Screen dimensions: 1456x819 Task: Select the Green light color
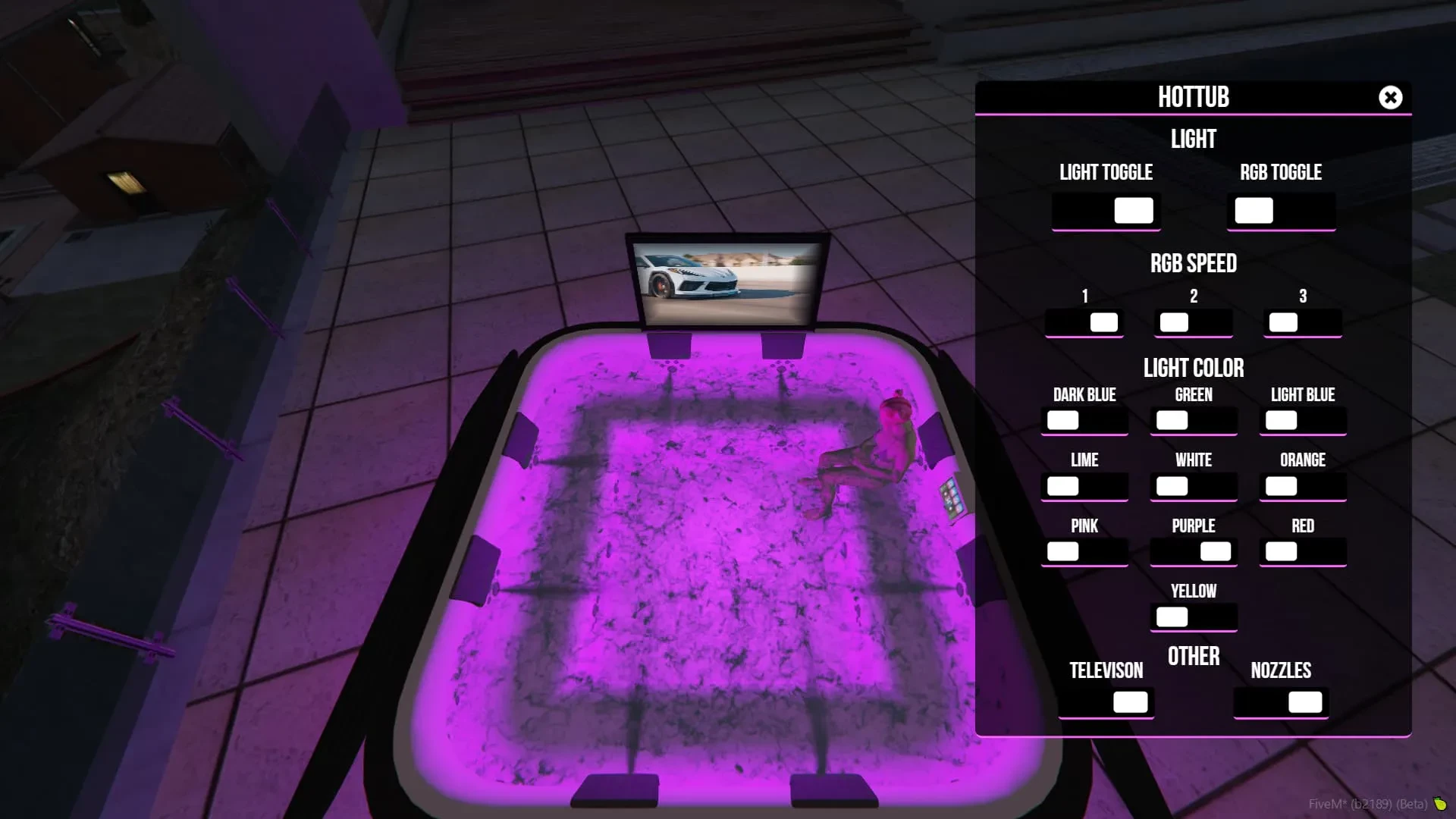(1194, 419)
